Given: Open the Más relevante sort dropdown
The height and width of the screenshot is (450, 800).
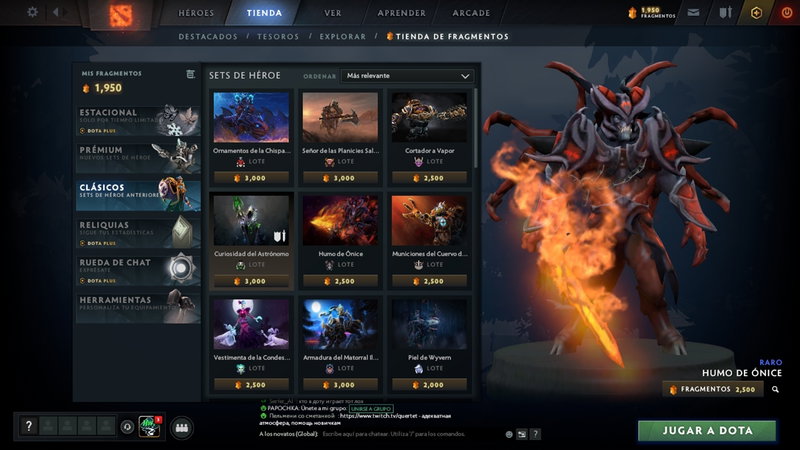Looking at the screenshot, I should pyautogui.click(x=407, y=75).
